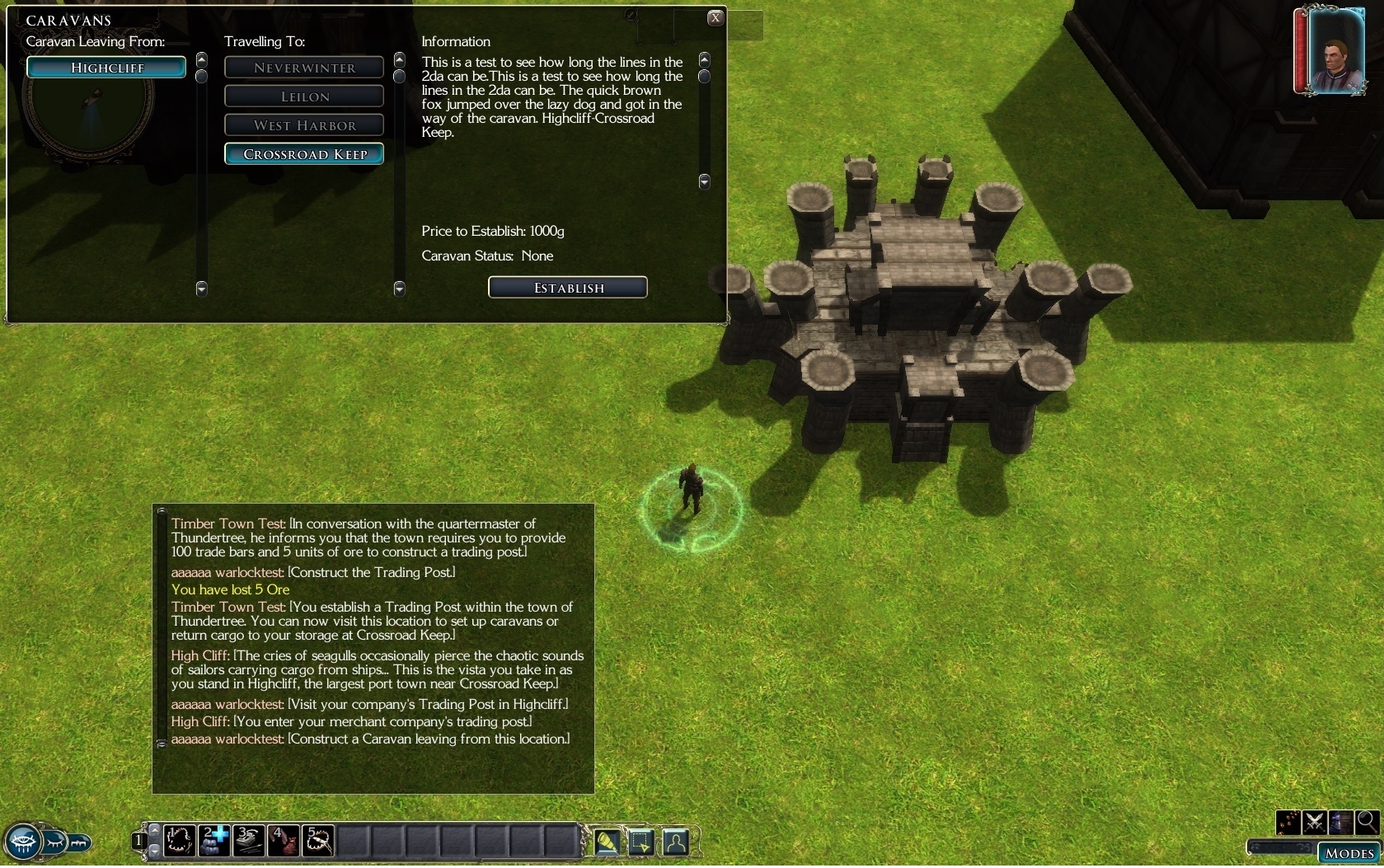Click the Information panel's down arrow
This screenshot has height=868, width=1384.
(x=705, y=181)
